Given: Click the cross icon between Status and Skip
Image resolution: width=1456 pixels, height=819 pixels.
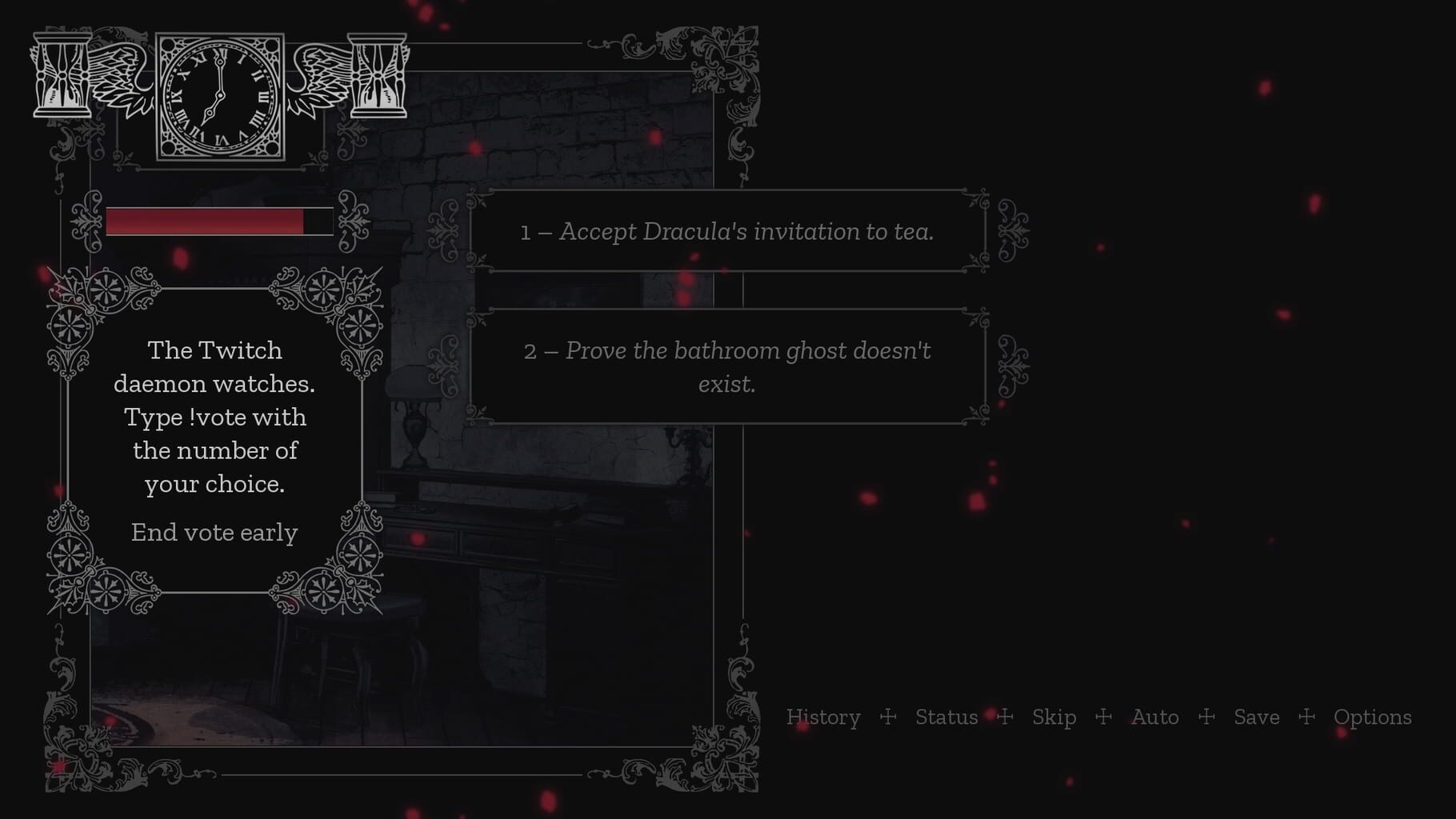Looking at the screenshot, I should click(x=1006, y=717).
